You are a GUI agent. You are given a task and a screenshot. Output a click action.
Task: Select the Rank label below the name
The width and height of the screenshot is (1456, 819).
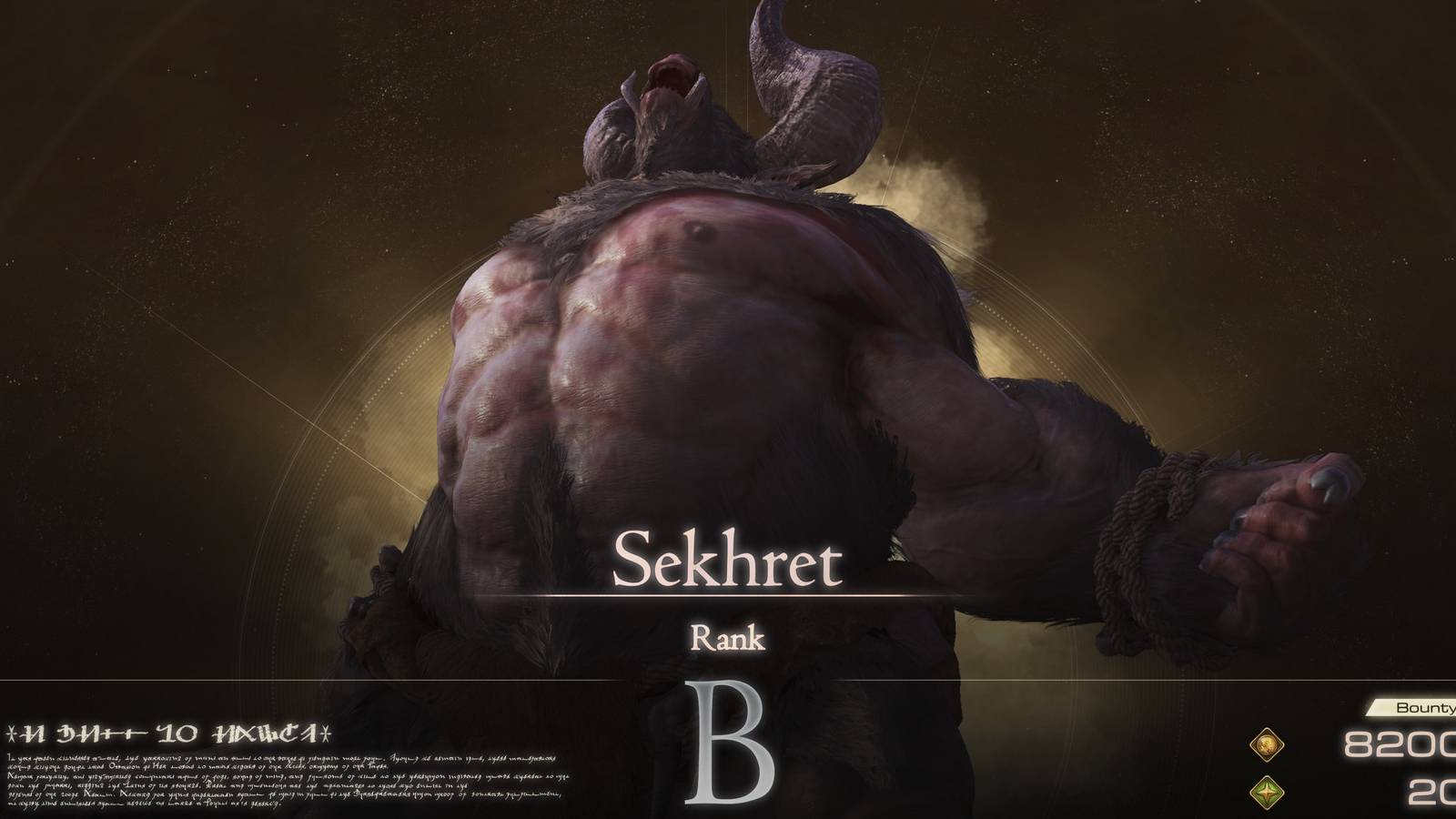tap(728, 640)
